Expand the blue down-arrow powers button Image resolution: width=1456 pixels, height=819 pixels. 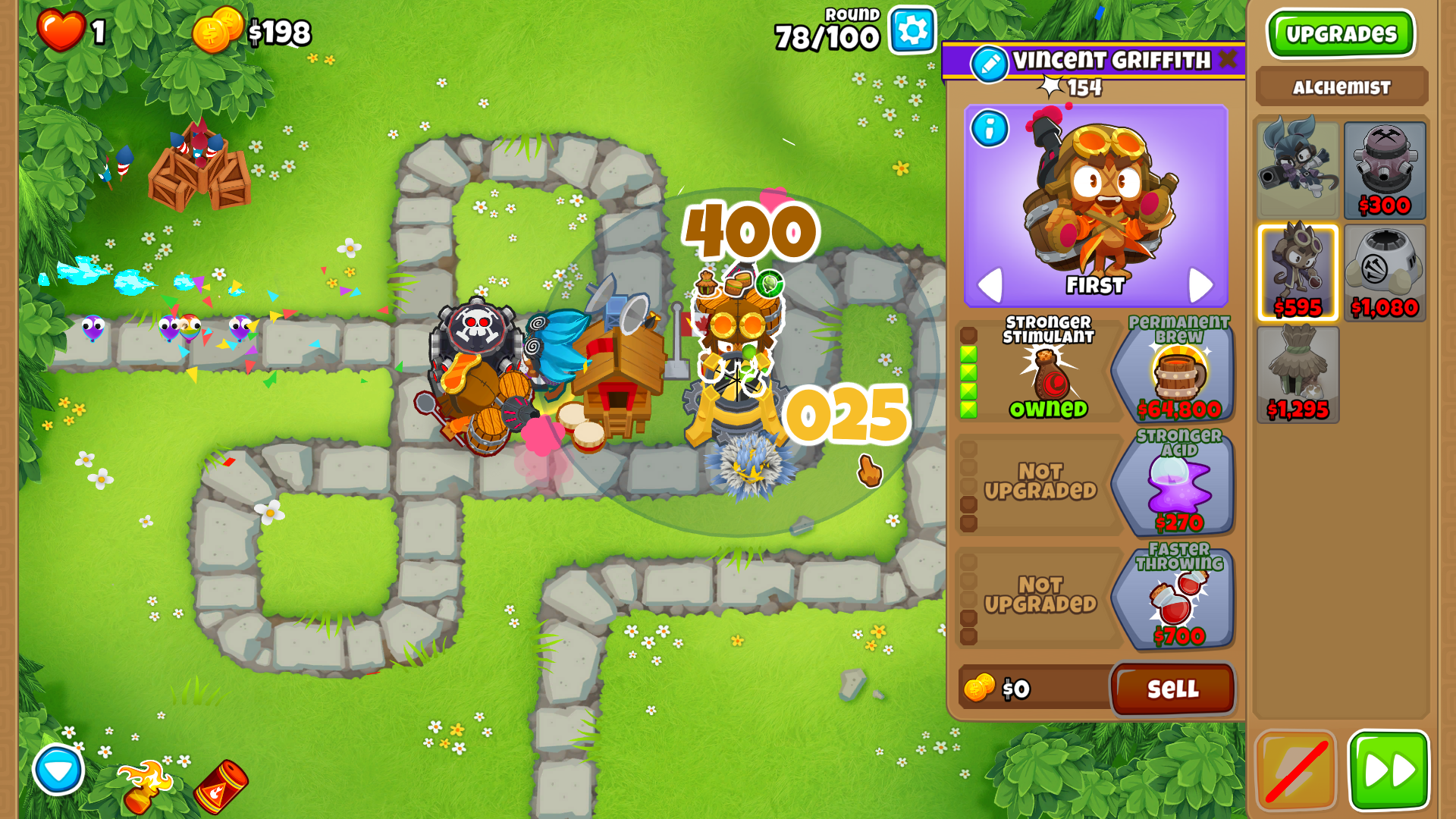[58, 770]
